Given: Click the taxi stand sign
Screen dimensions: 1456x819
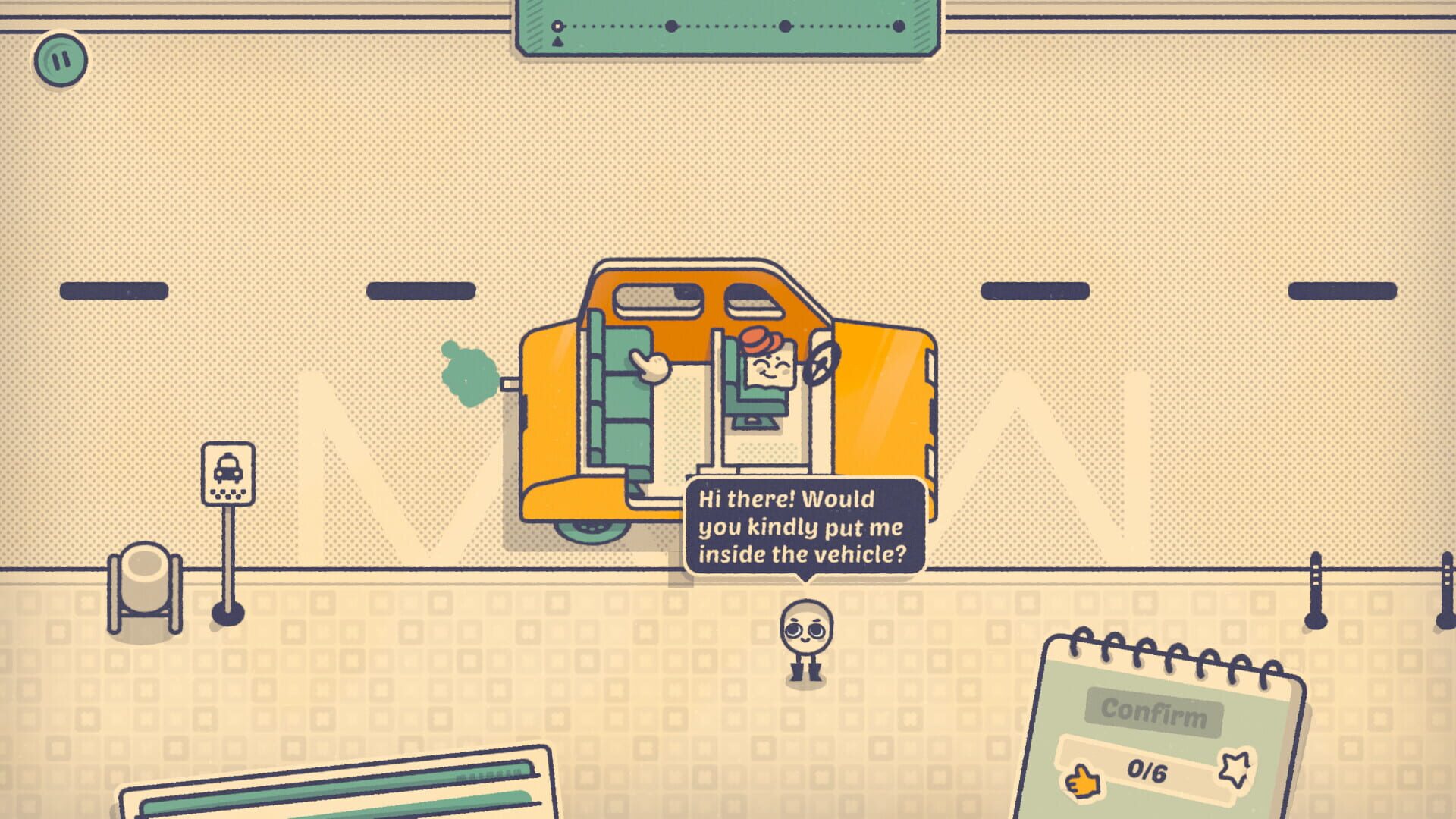Looking at the screenshot, I should (227, 472).
